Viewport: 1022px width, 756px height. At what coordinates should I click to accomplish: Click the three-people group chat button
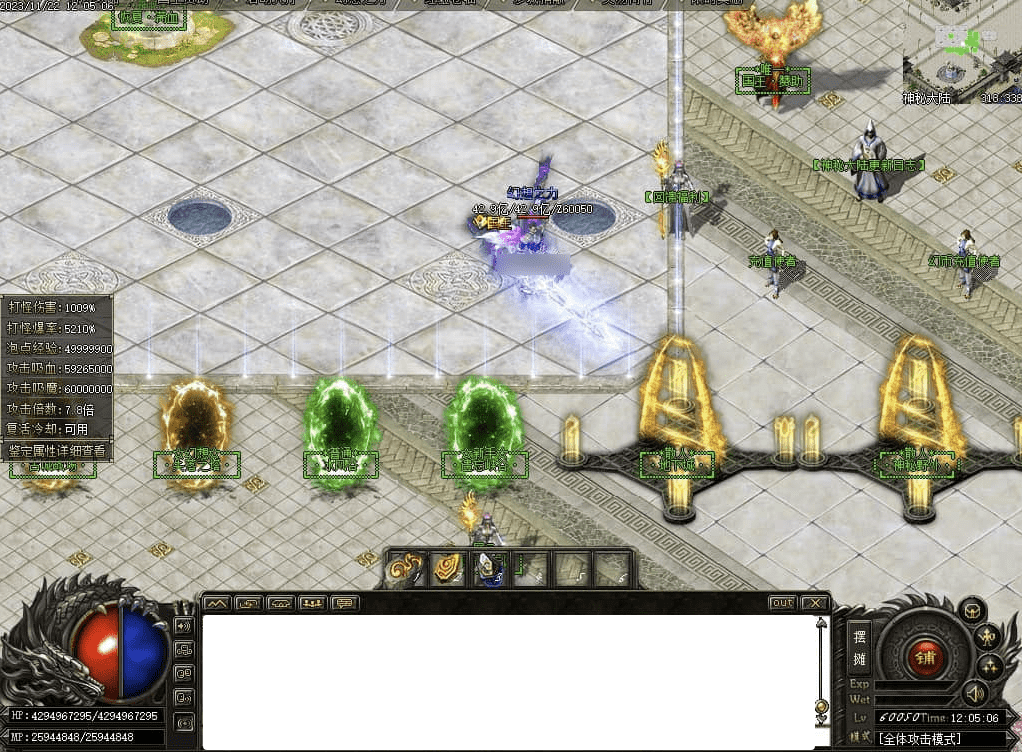point(313,603)
